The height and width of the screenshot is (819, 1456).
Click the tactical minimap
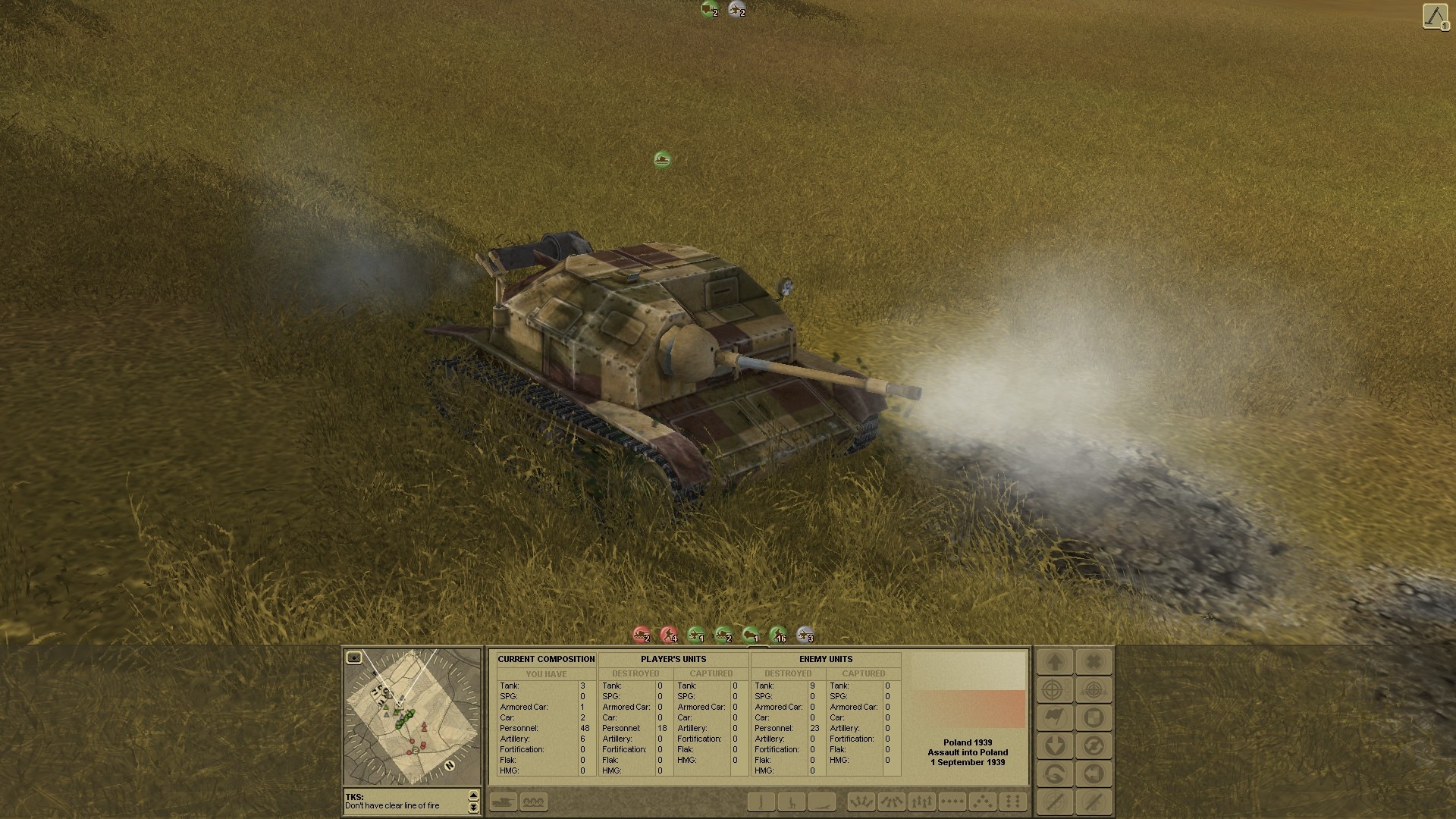(x=412, y=717)
